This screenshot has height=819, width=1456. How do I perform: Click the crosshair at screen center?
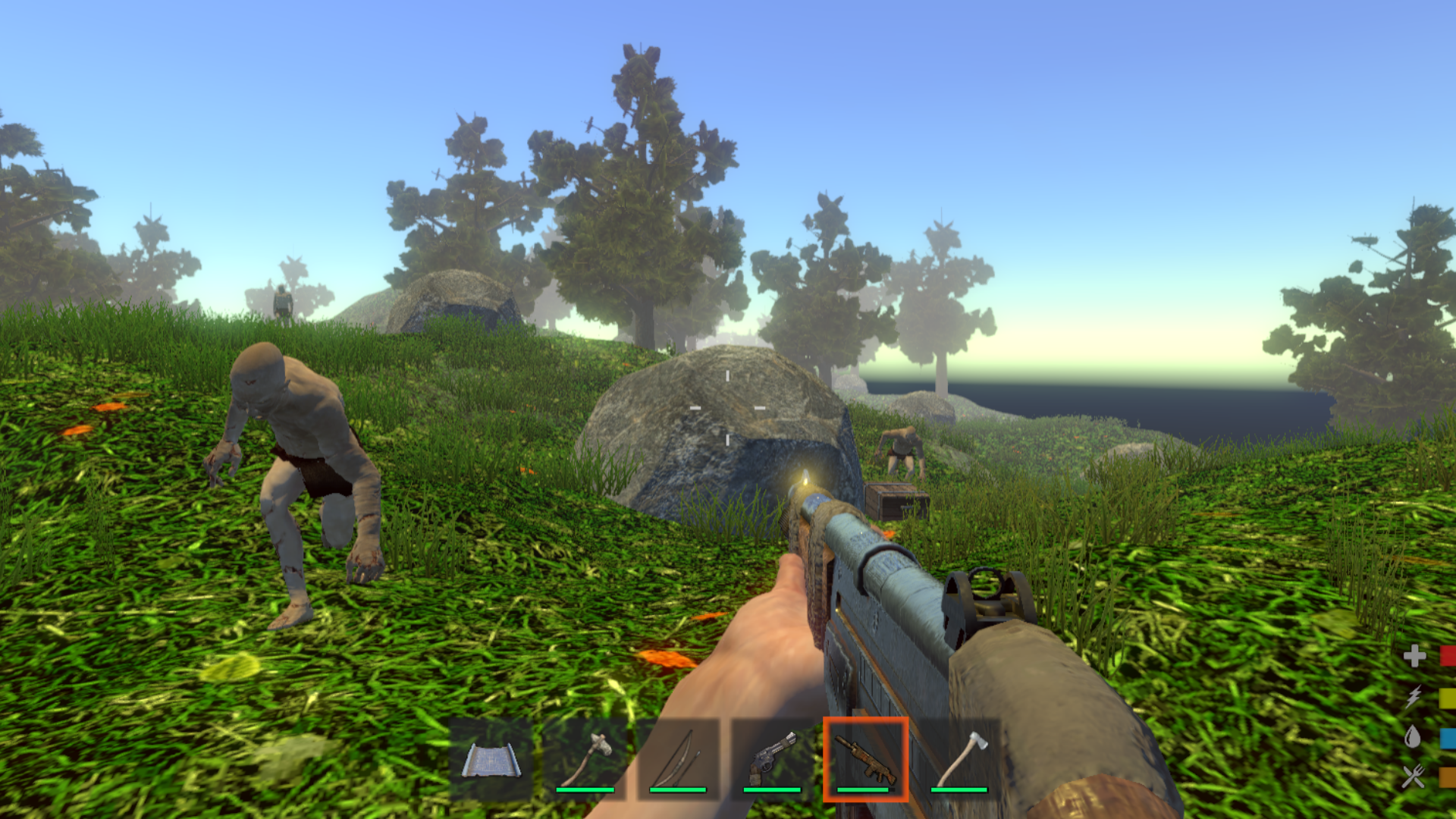[728, 409]
